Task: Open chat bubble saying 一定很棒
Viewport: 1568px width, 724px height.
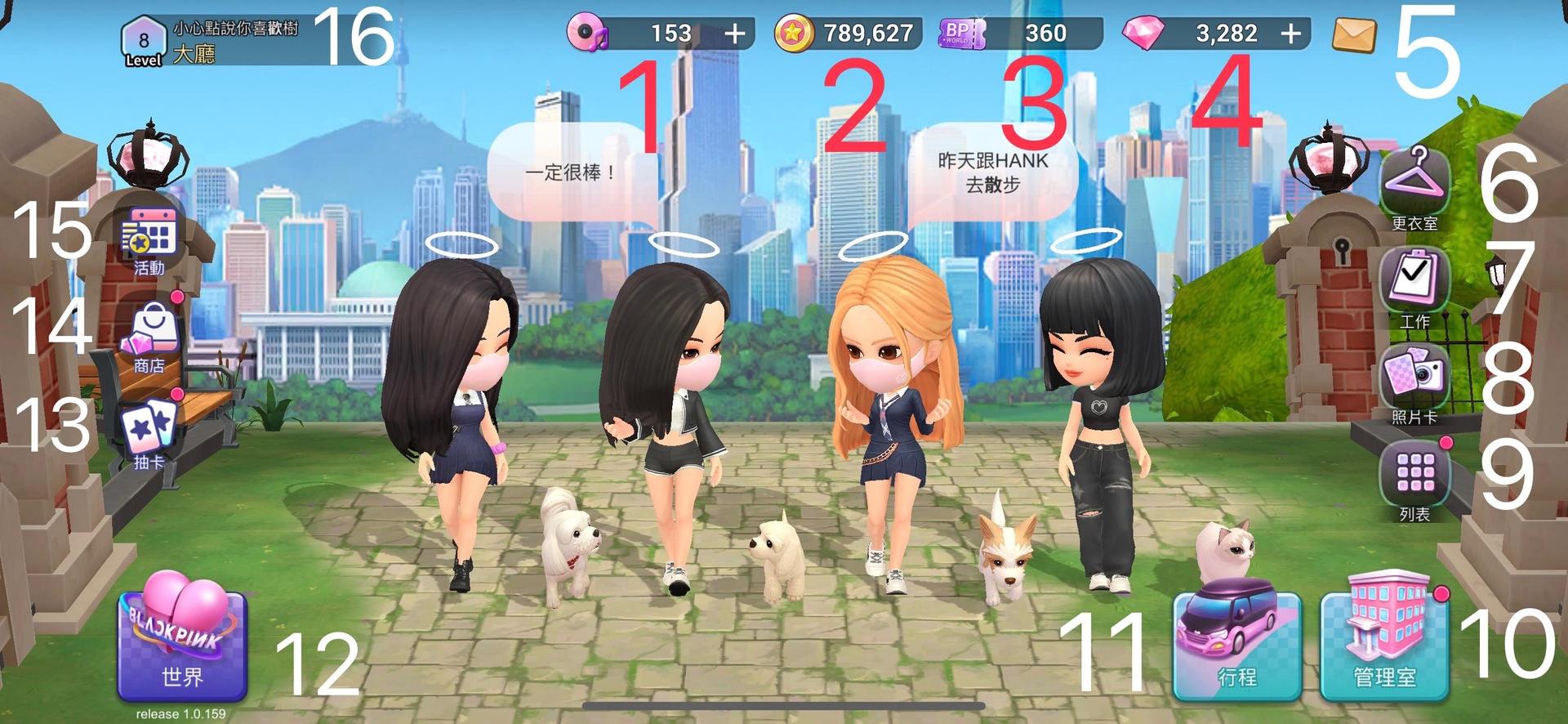Action: [x=572, y=172]
